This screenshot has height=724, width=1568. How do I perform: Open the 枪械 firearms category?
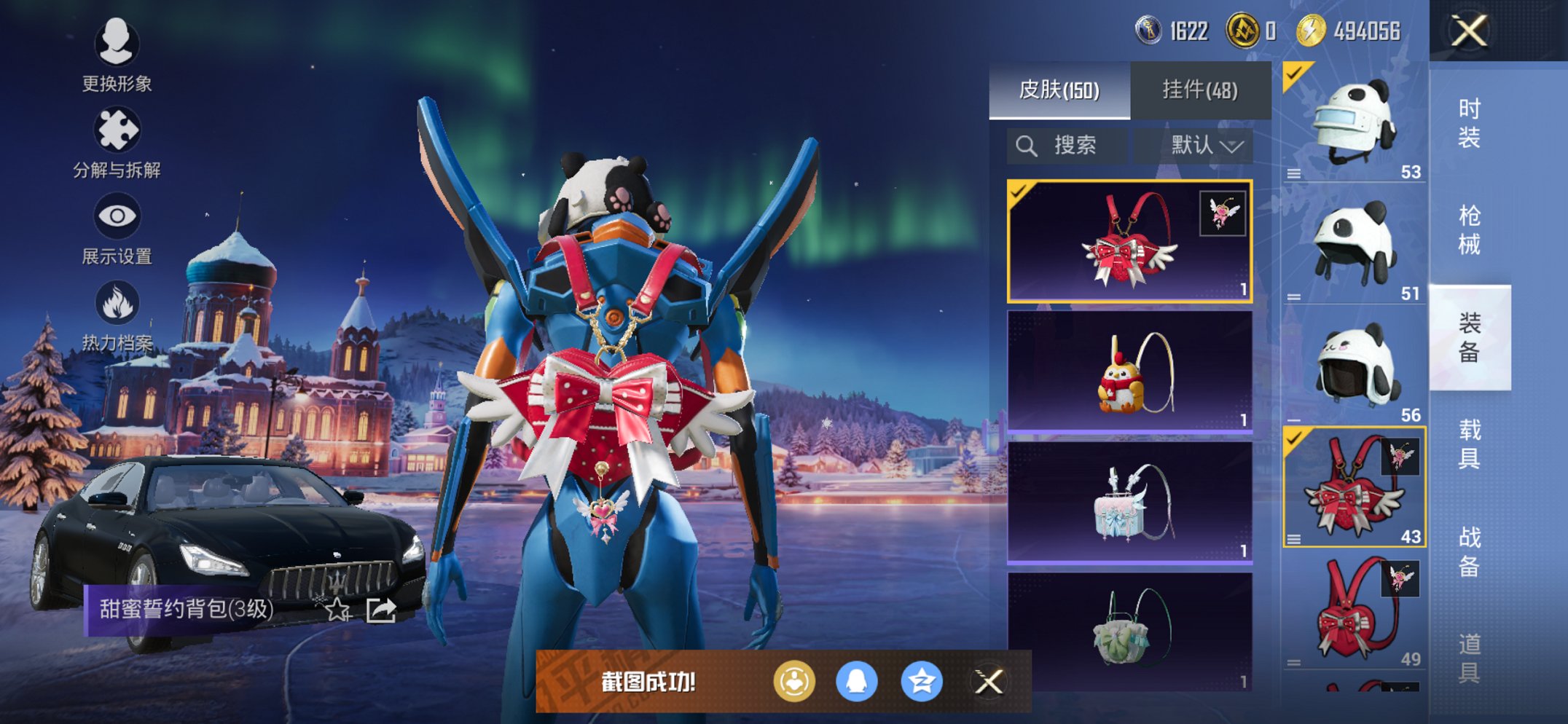(x=1469, y=230)
